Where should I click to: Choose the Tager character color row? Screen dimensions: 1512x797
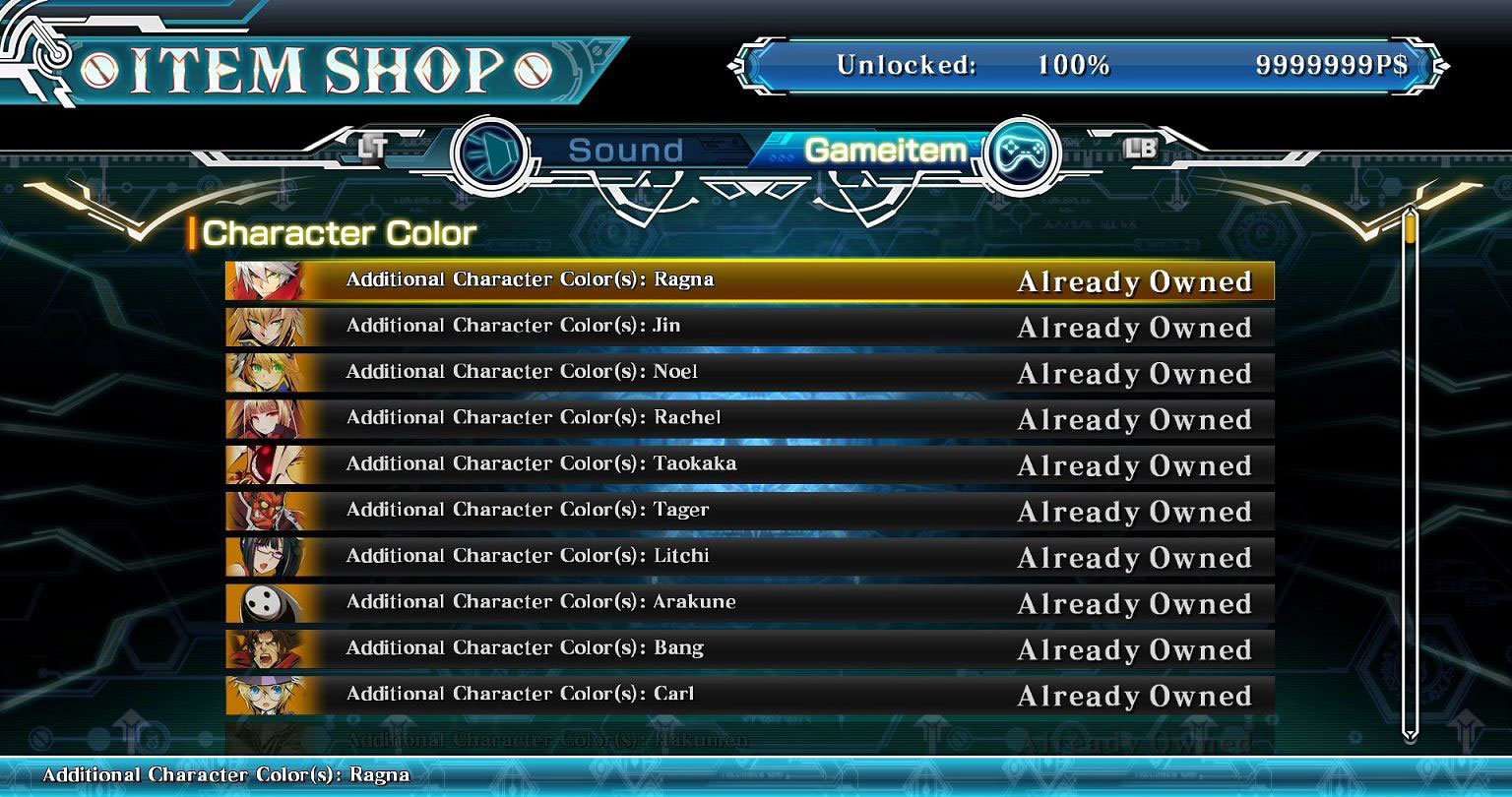coord(748,511)
